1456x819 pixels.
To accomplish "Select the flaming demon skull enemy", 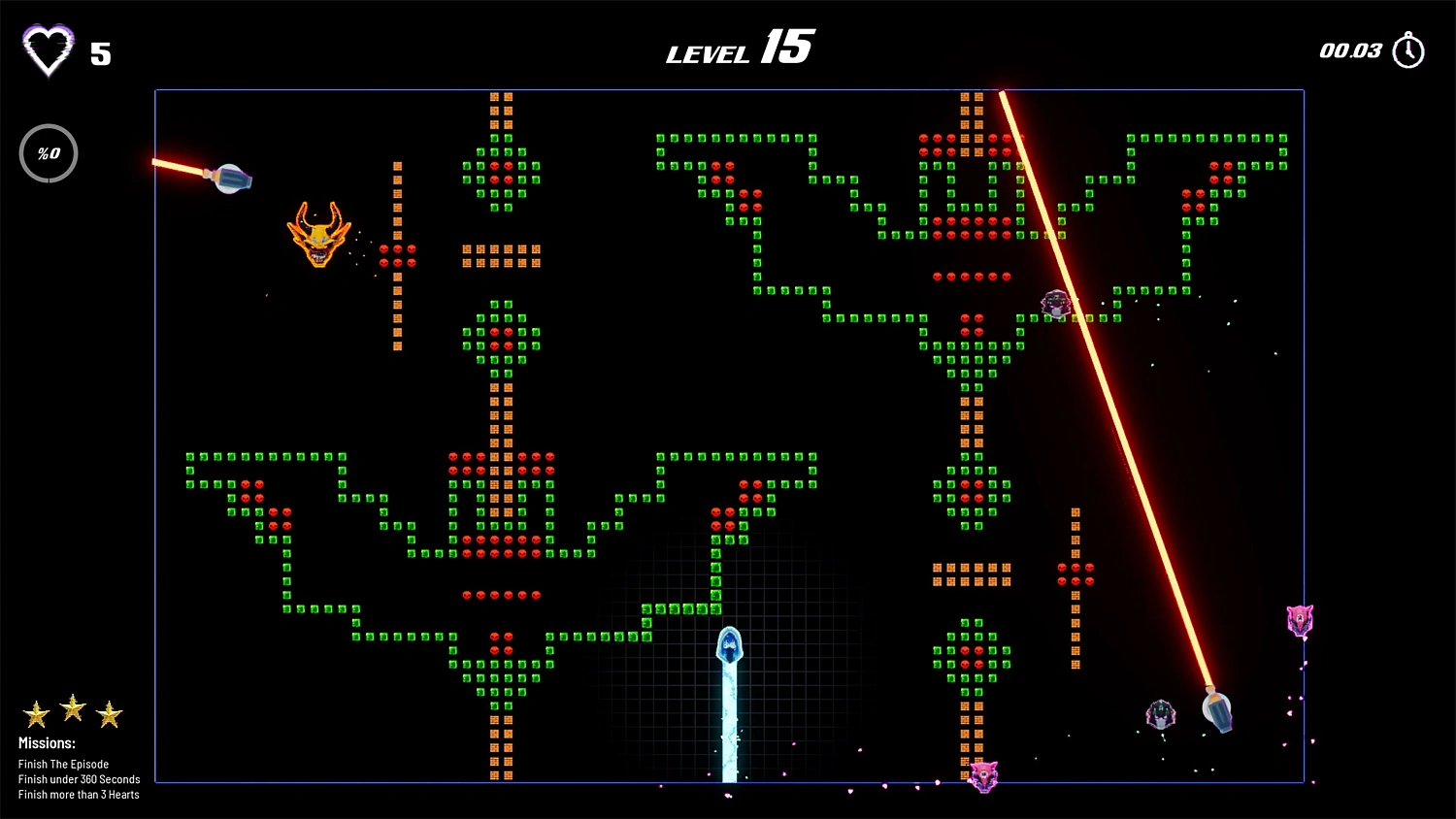I will pyautogui.click(x=319, y=236).
